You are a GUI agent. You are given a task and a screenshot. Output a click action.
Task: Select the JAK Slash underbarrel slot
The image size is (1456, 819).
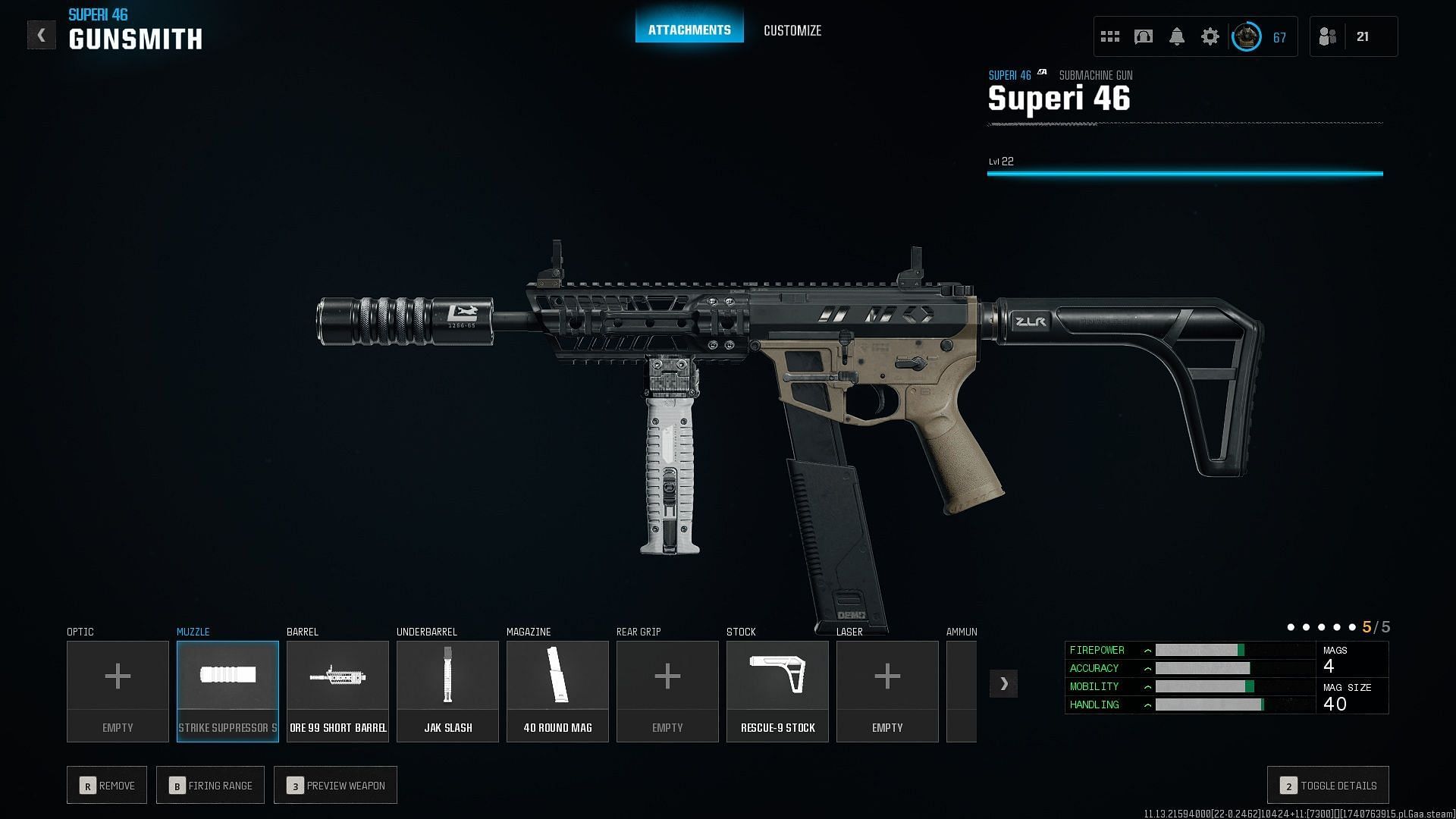pos(447,691)
